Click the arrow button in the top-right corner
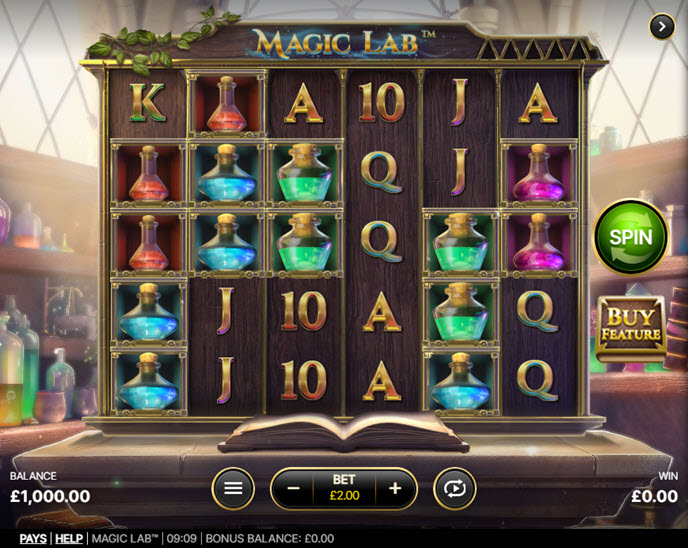Screen dimensions: 688x548 [662, 26]
